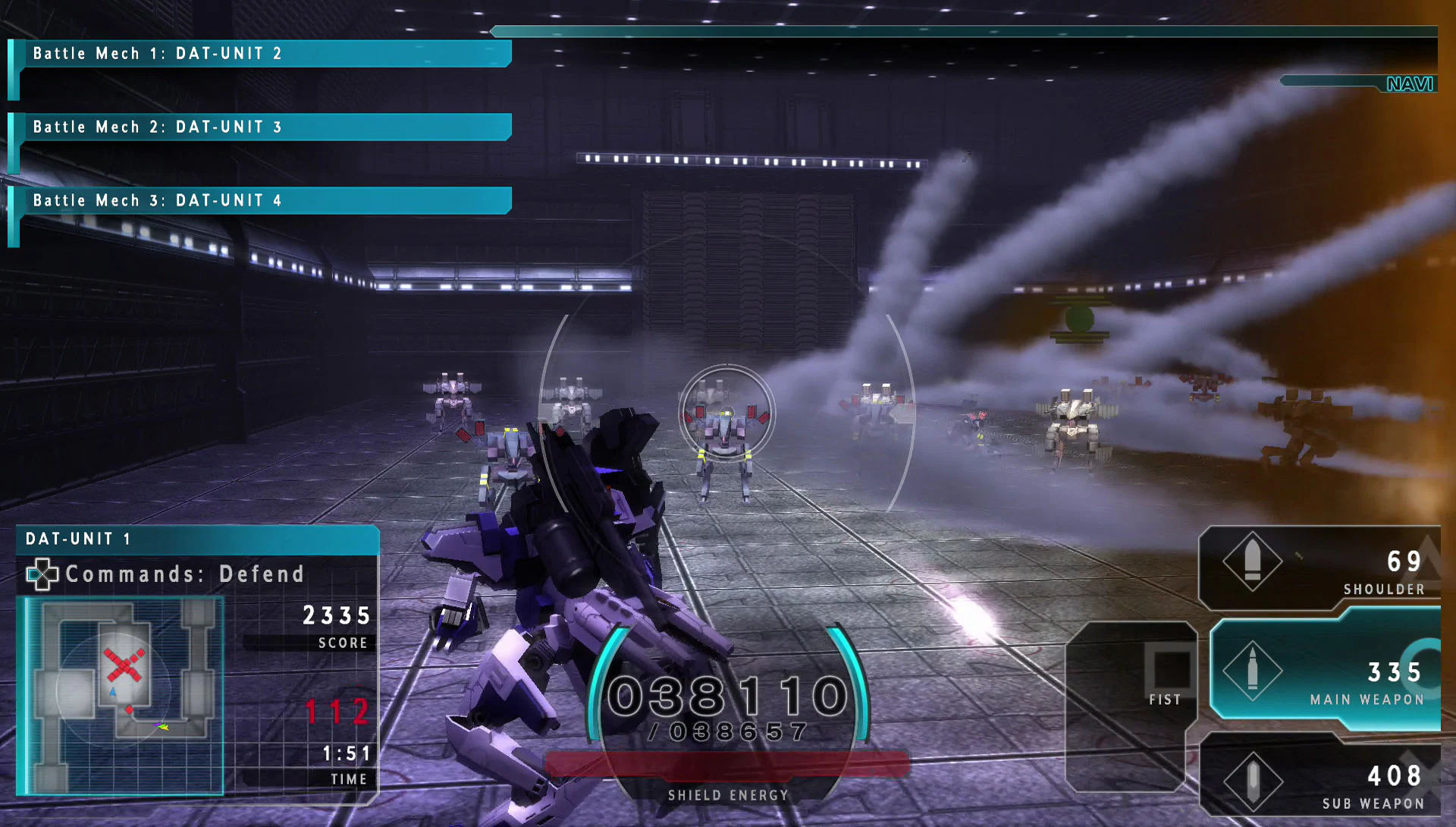
Task: Click the red Shield Energy bar
Action: (x=728, y=764)
